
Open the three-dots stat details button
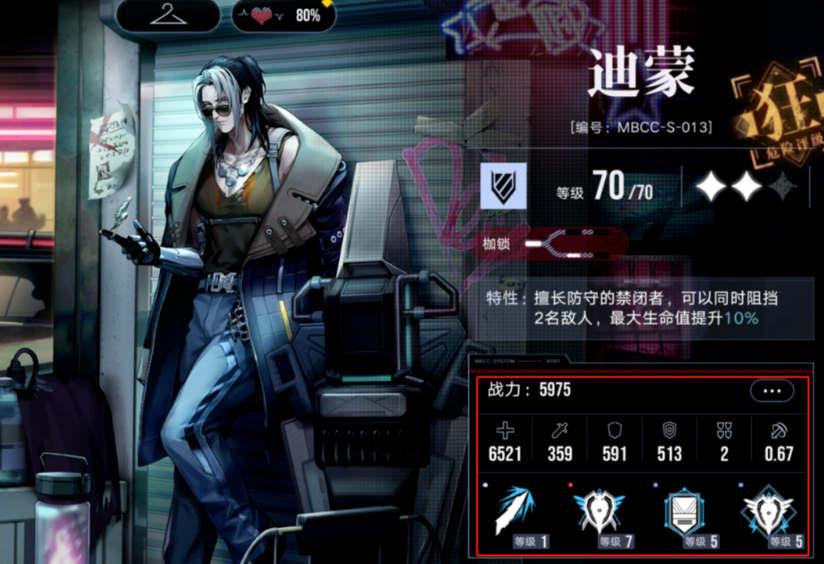coord(771,391)
